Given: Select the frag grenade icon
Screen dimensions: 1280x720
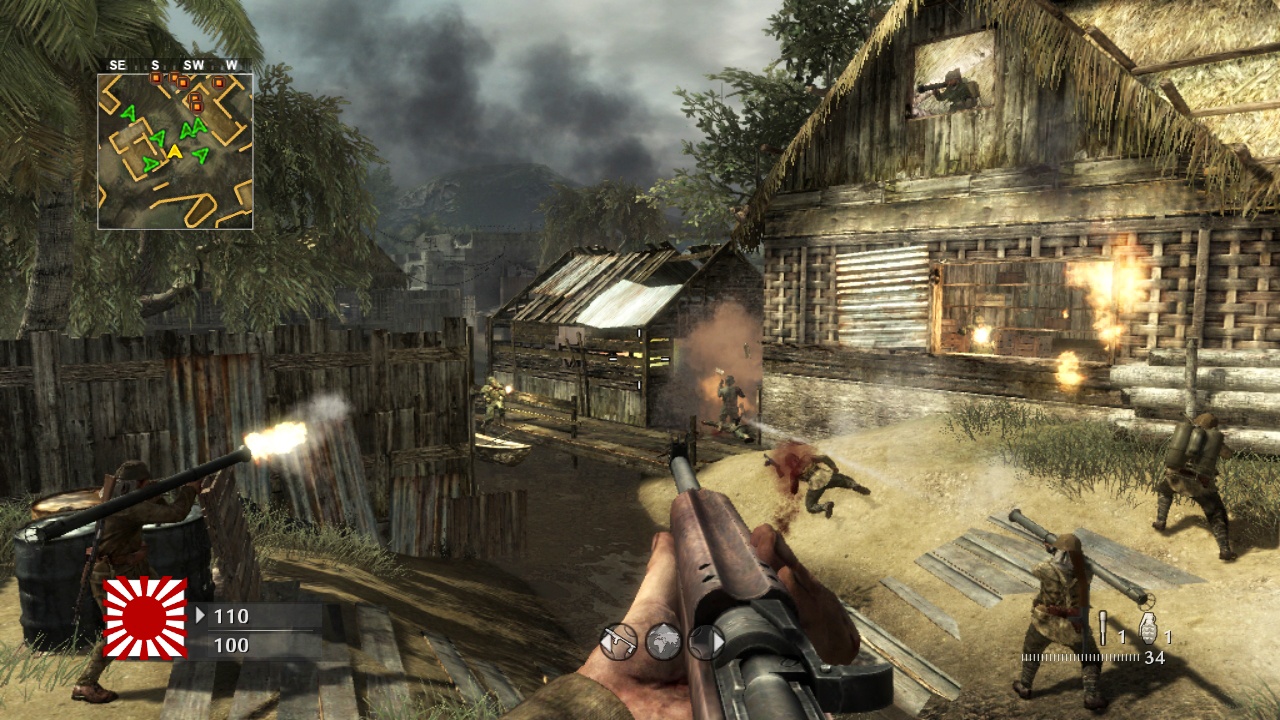Looking at the screenshot, I should click(x=1148, y=627).
